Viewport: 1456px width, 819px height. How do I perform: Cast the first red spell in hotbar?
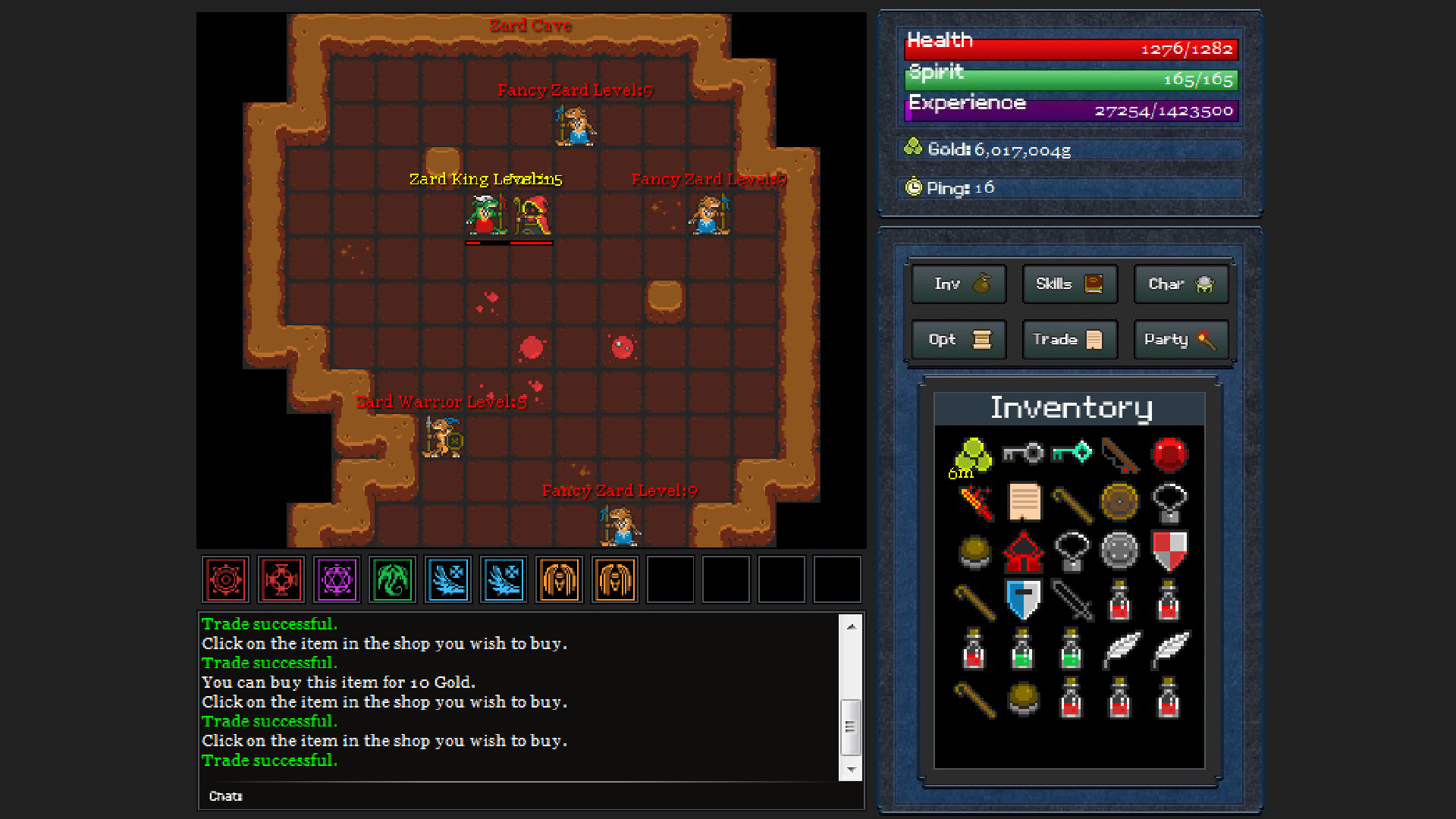point(224,579)
